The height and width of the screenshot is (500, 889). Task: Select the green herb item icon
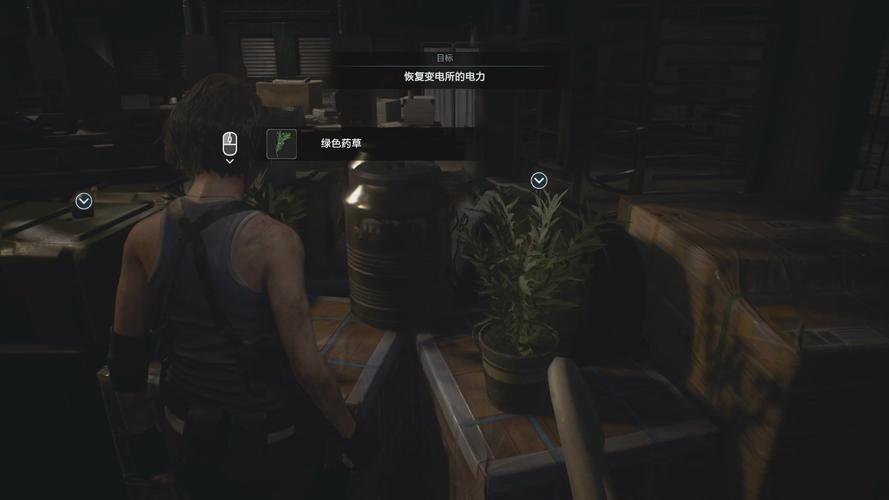pos(281,144)
